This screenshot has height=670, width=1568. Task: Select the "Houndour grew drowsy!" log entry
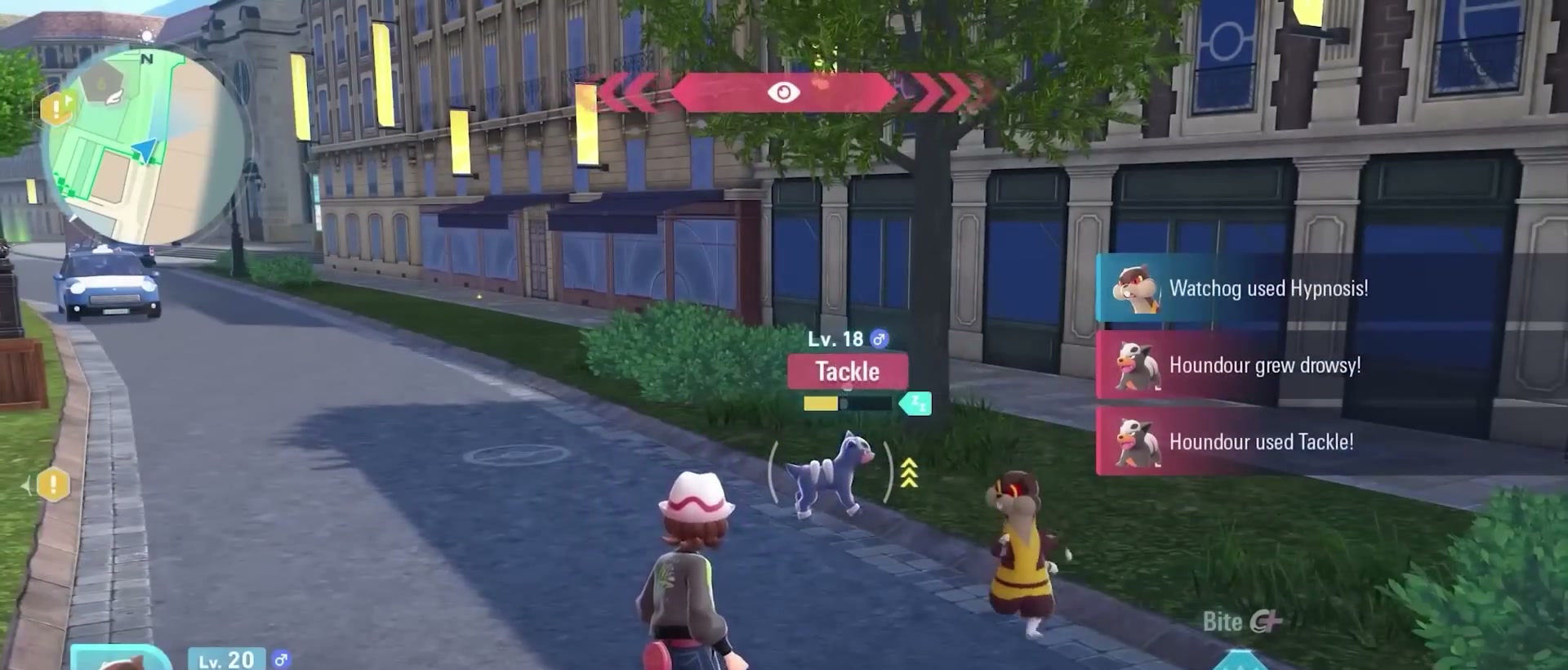click(1264, 365)
